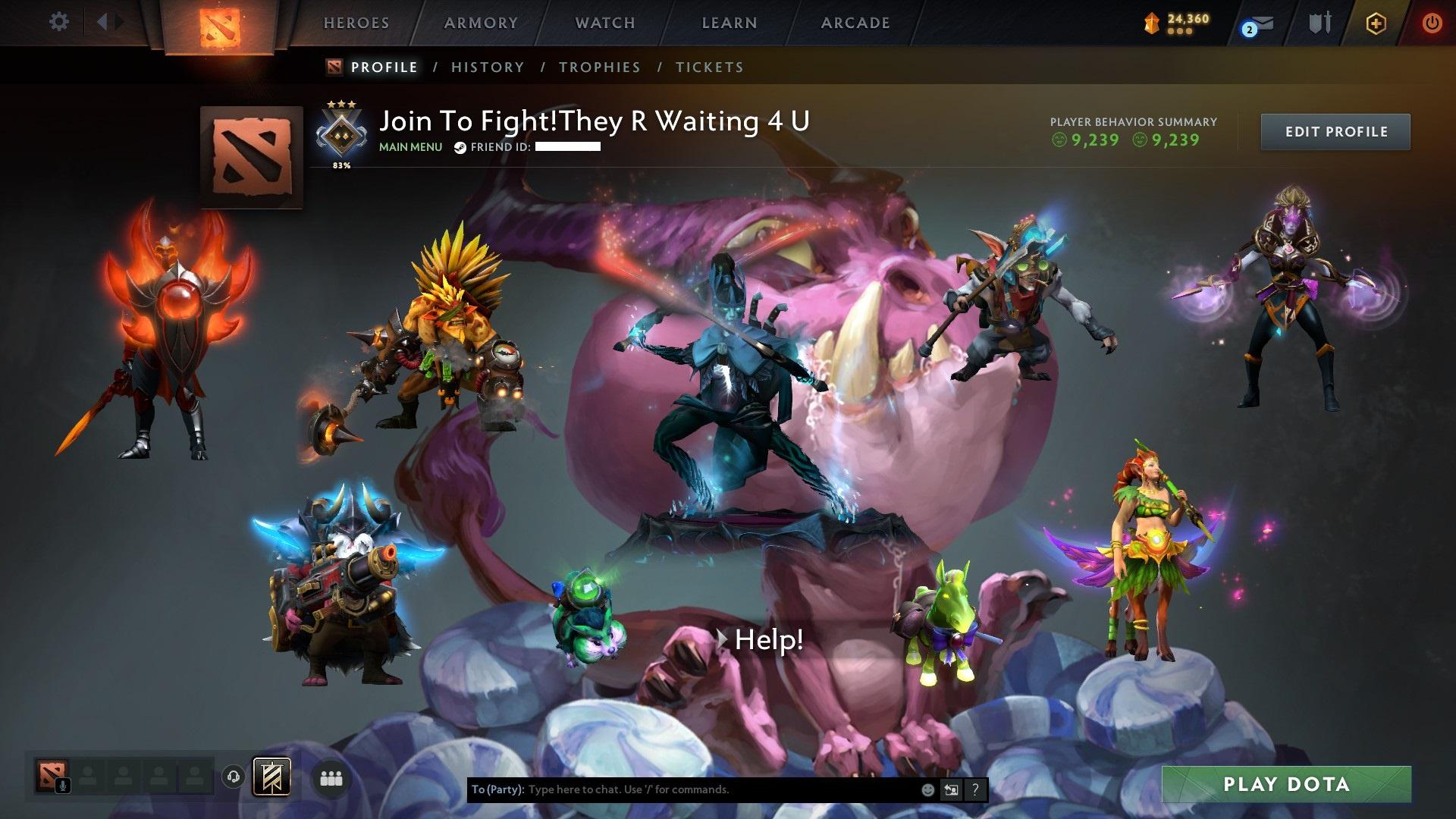Image resolution: width=1456 pixels, height=819 pixels.
Task: Click the EDIT PROFILE button
Action: coord(1335,131)
